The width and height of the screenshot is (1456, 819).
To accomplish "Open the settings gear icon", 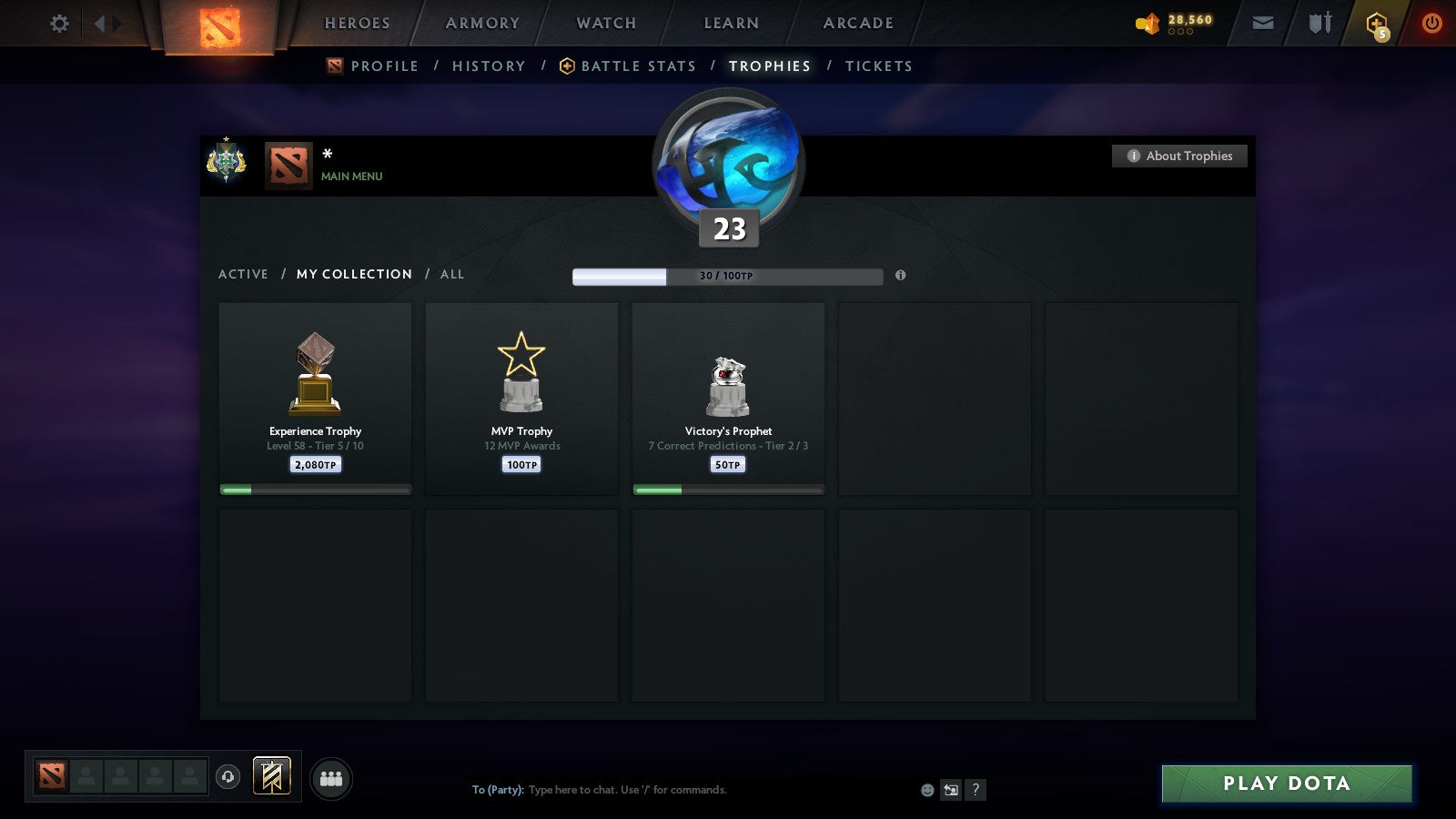I will click(x=59, y=23).
